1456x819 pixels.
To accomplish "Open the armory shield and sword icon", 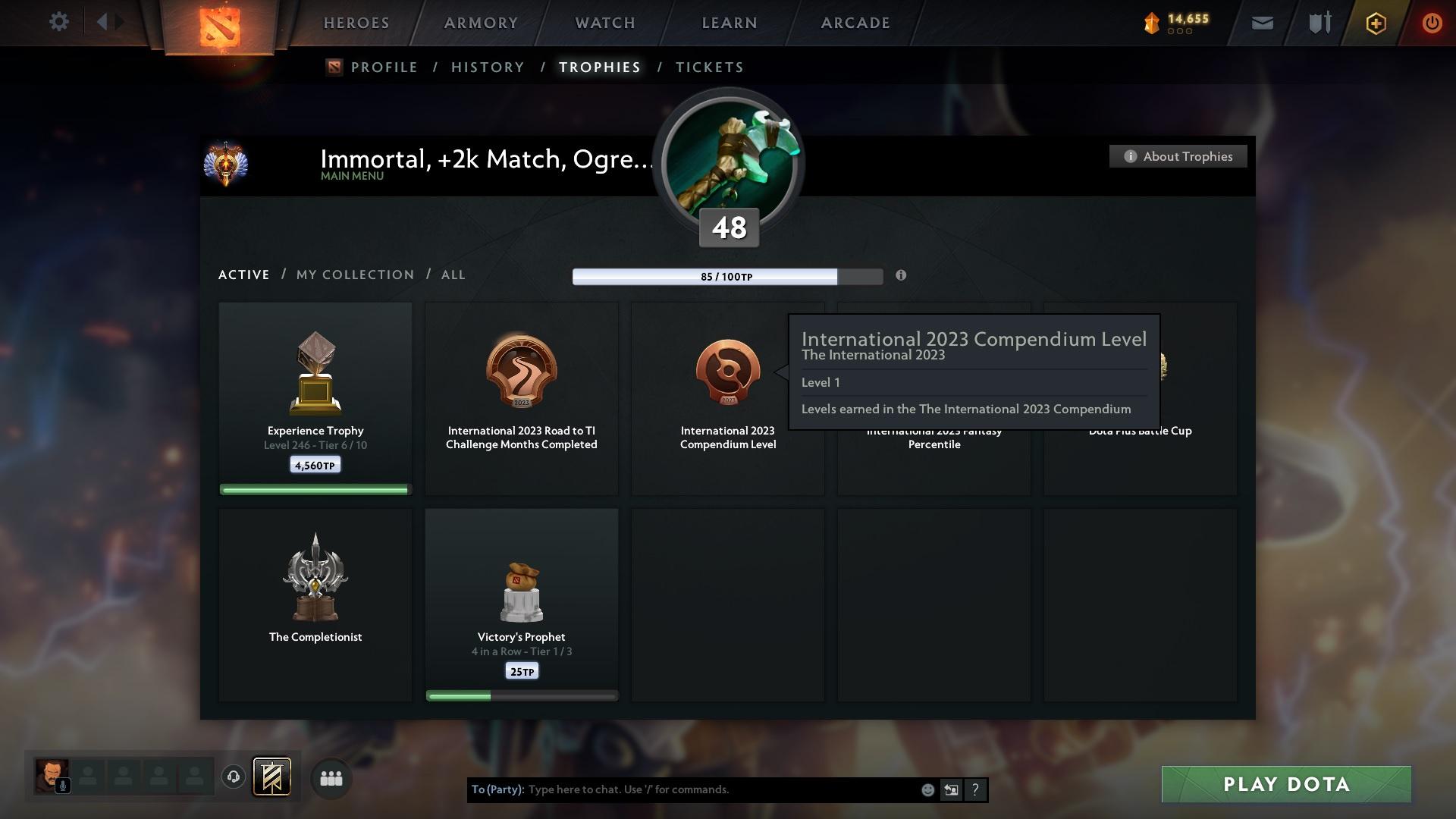I will tap(1319, 23).
